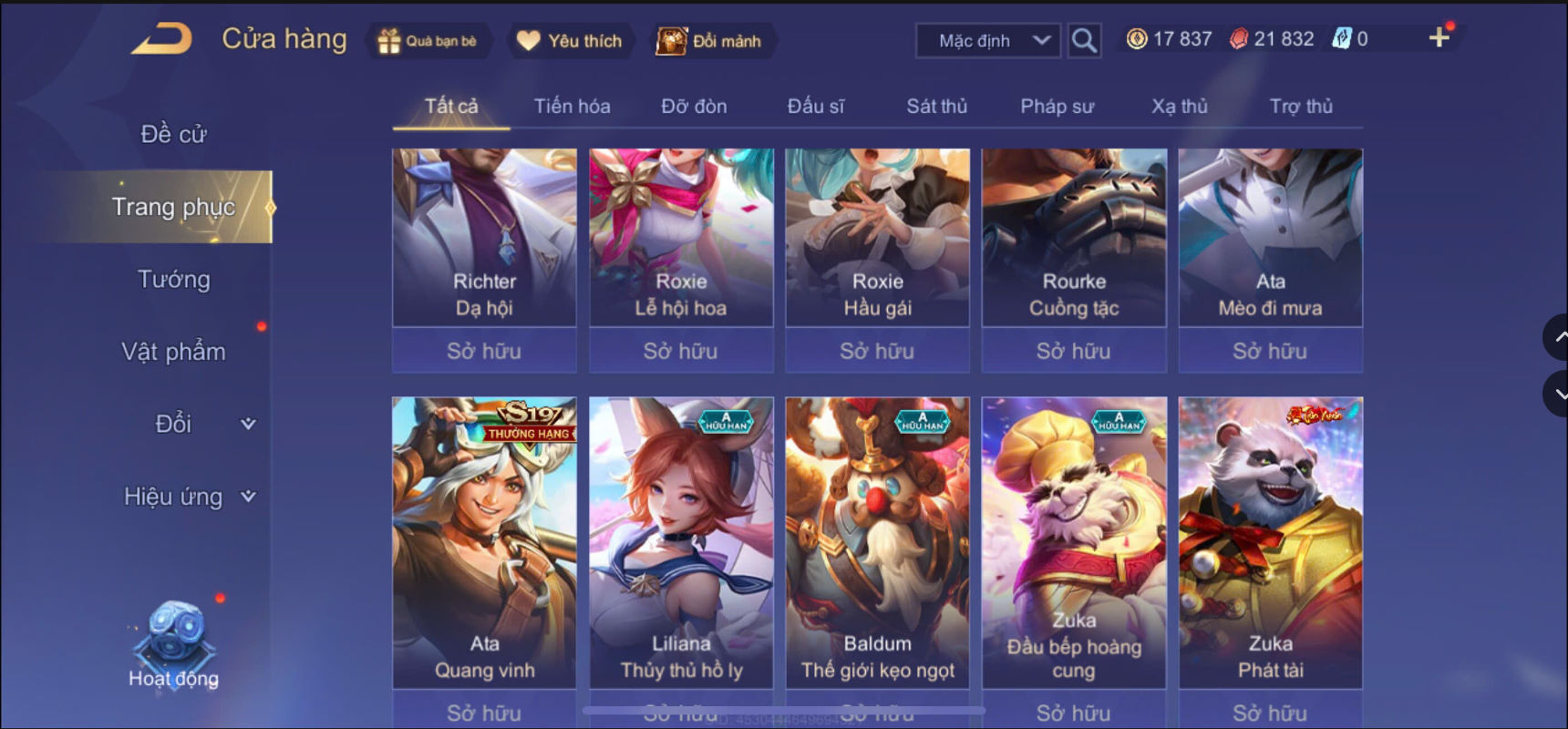The image size is (1568, 729).
Task: Open the Quà bạn bè gift panel
Action: [428, 40]
